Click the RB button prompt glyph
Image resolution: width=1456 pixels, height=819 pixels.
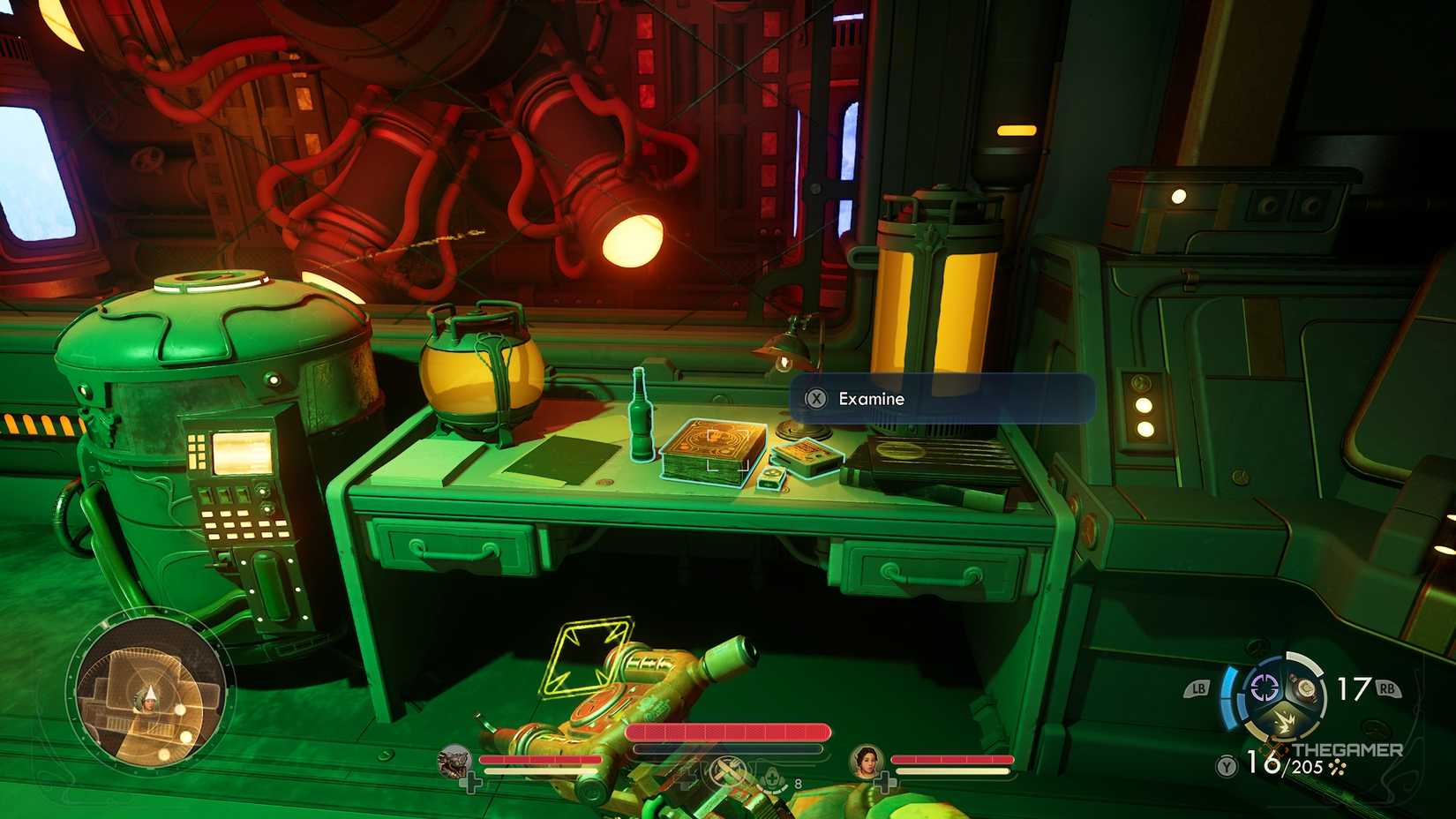[1389, 689]
